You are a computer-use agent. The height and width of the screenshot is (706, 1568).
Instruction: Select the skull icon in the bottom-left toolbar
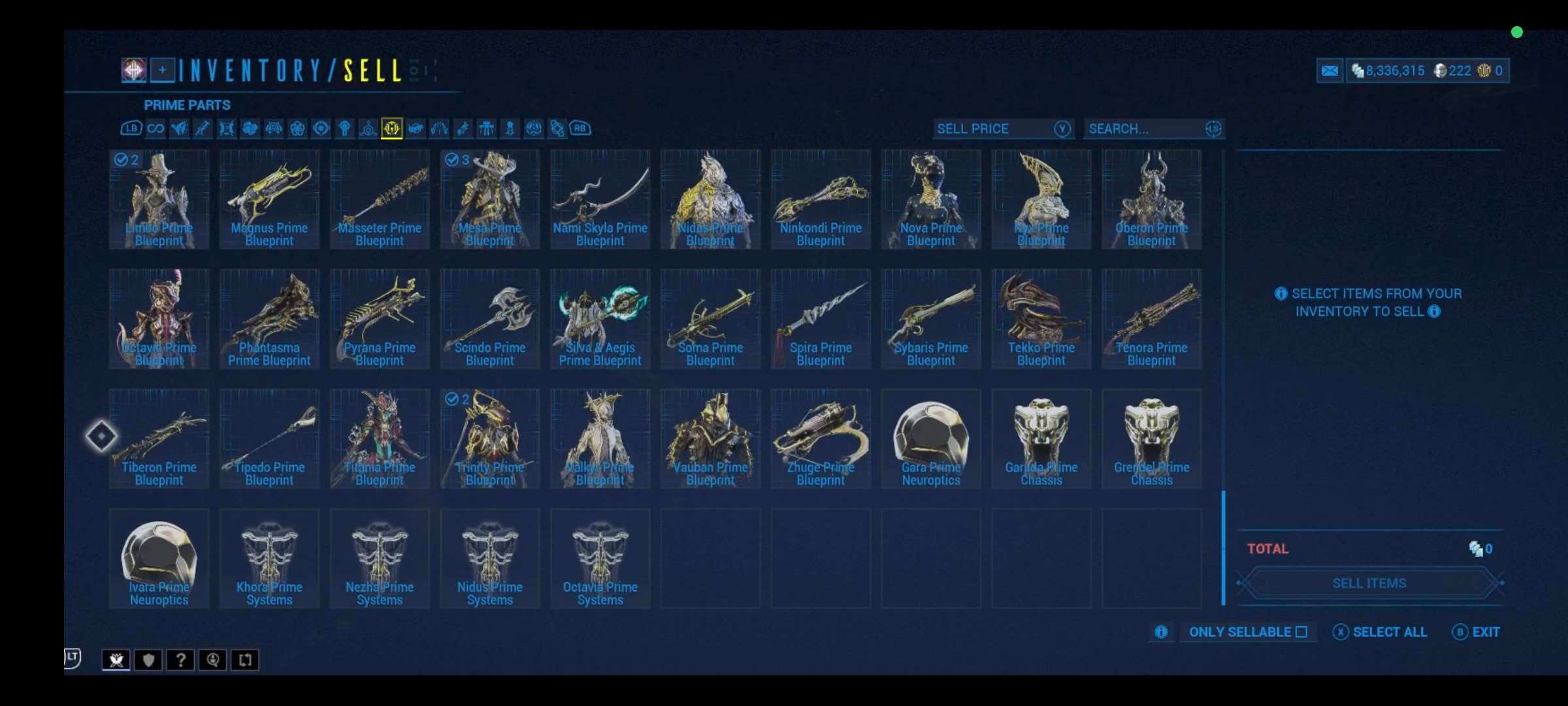[116, 660]
